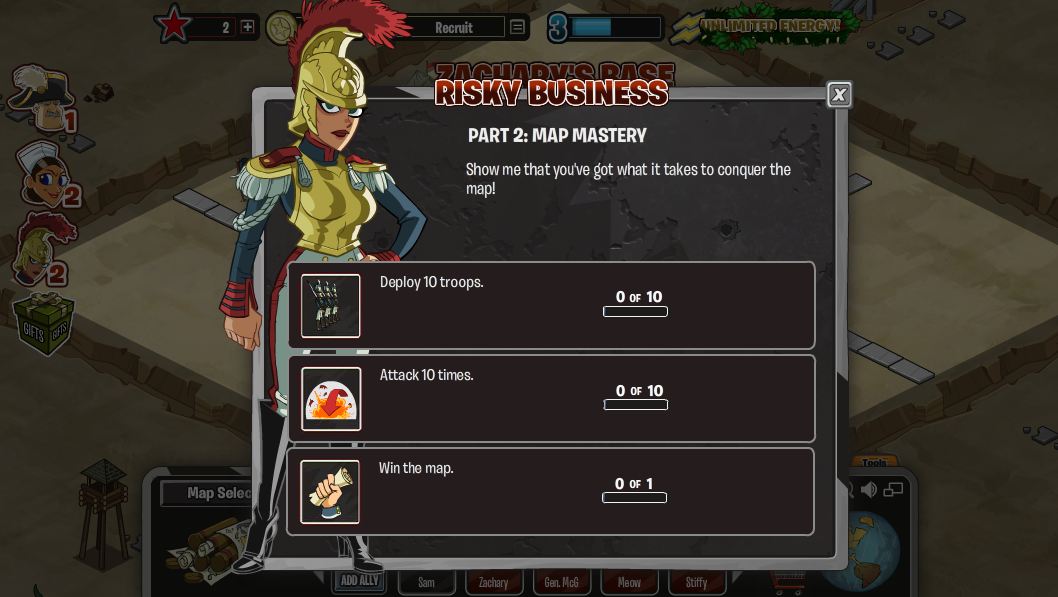
Task: Open the red-plumed helmet character quest icon
Action: 42,250
